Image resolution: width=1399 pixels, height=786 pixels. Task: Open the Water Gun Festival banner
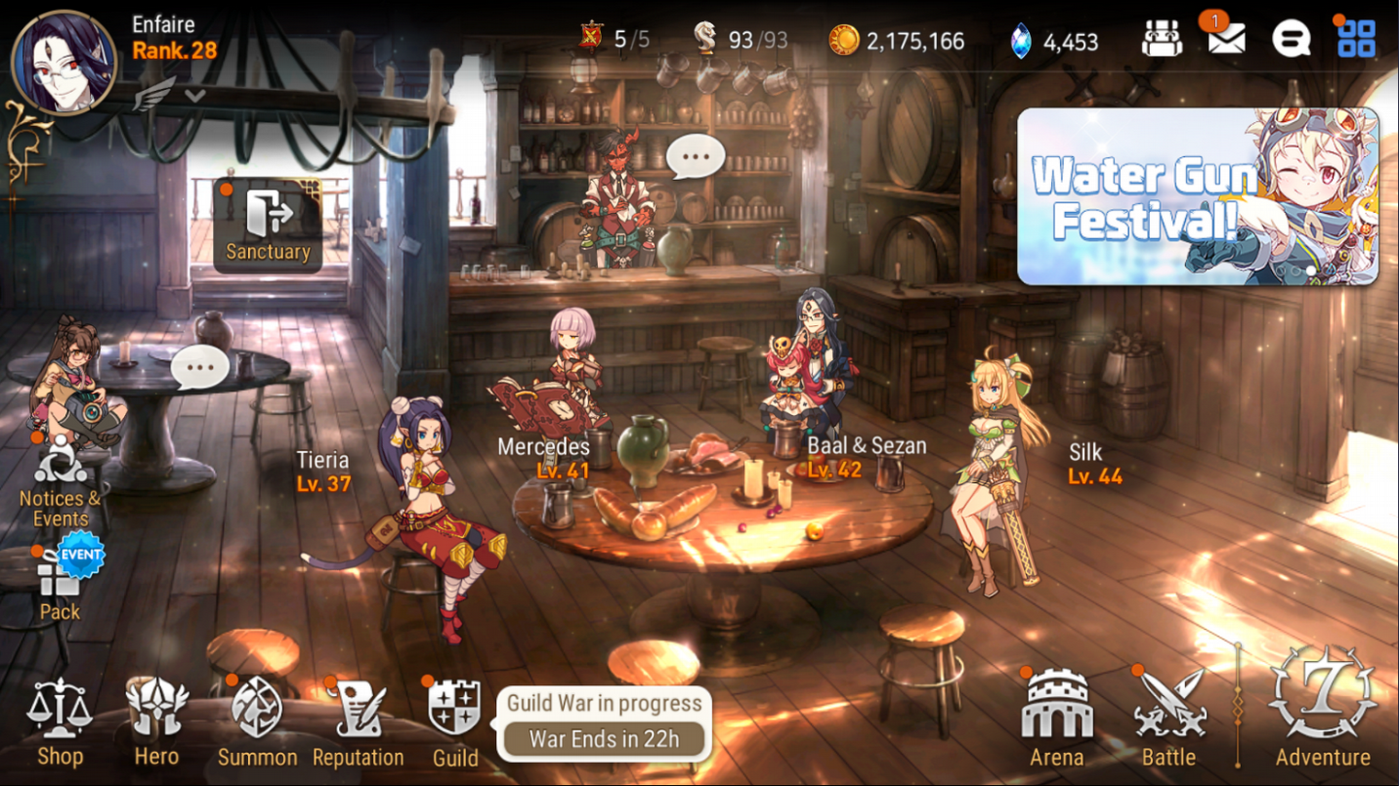1197,197
